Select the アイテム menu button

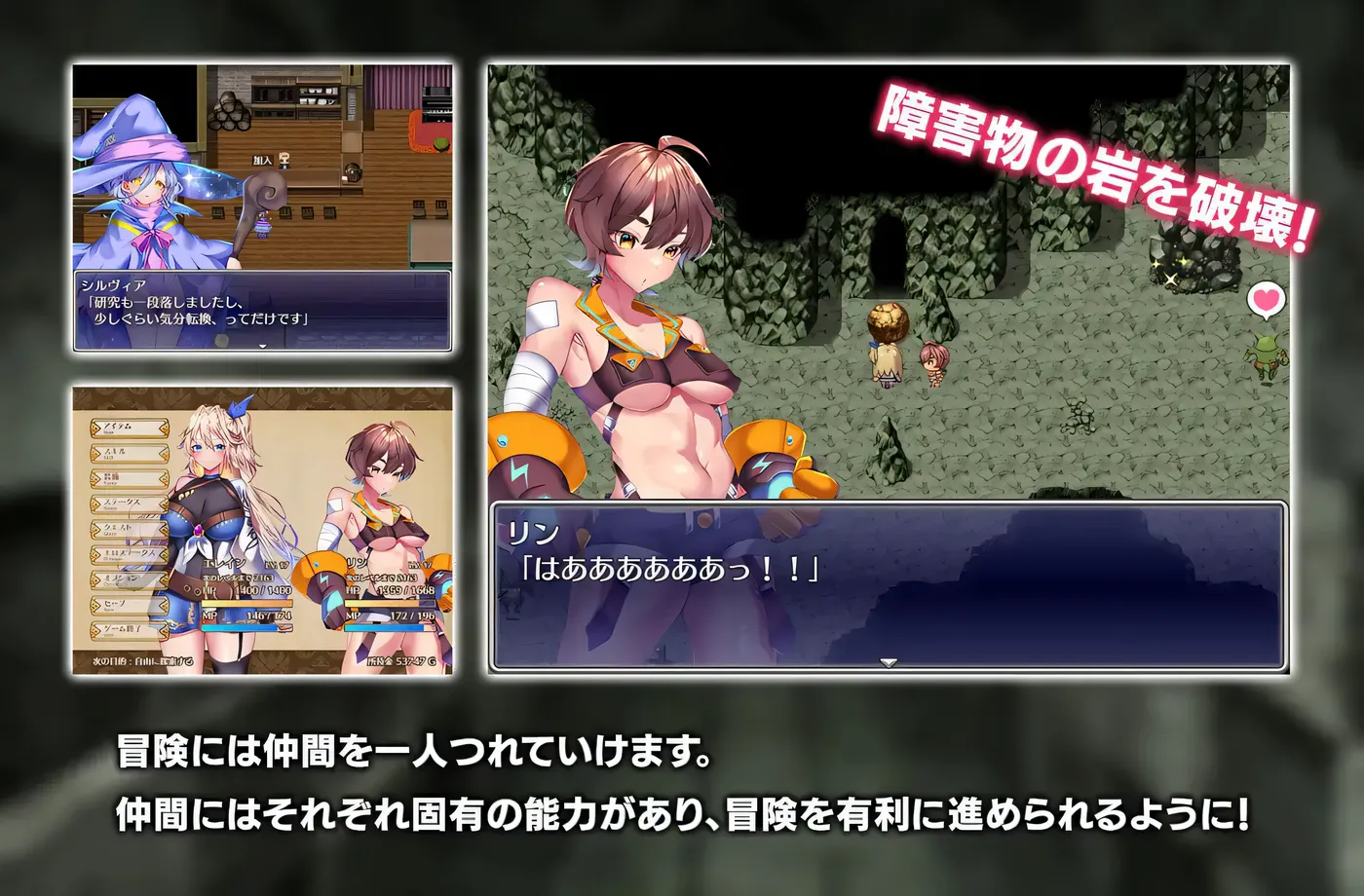click(127, 427)
